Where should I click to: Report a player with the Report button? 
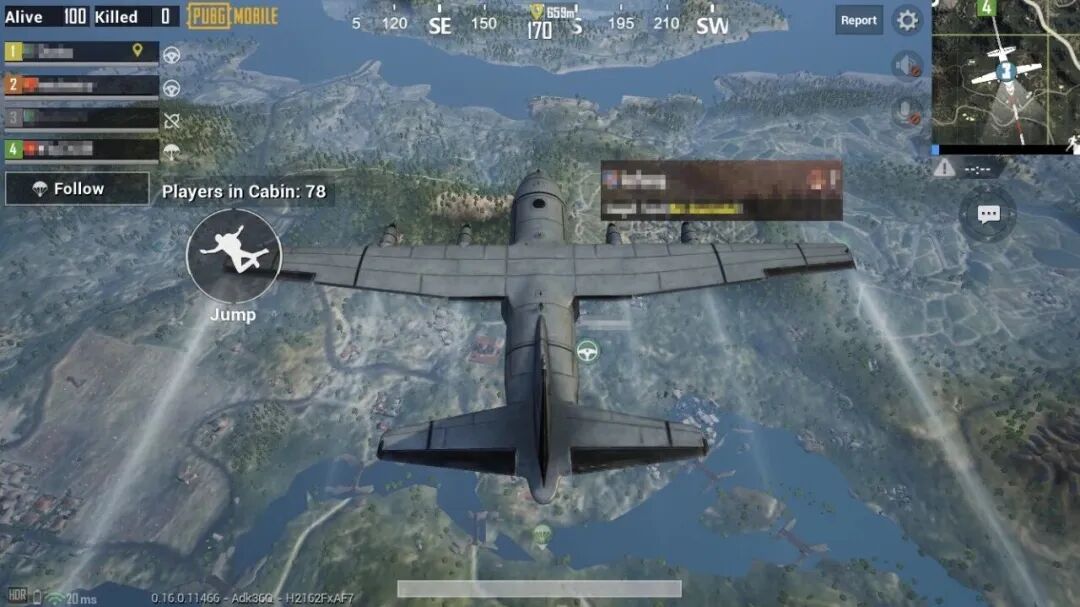(x=858, y=20)
